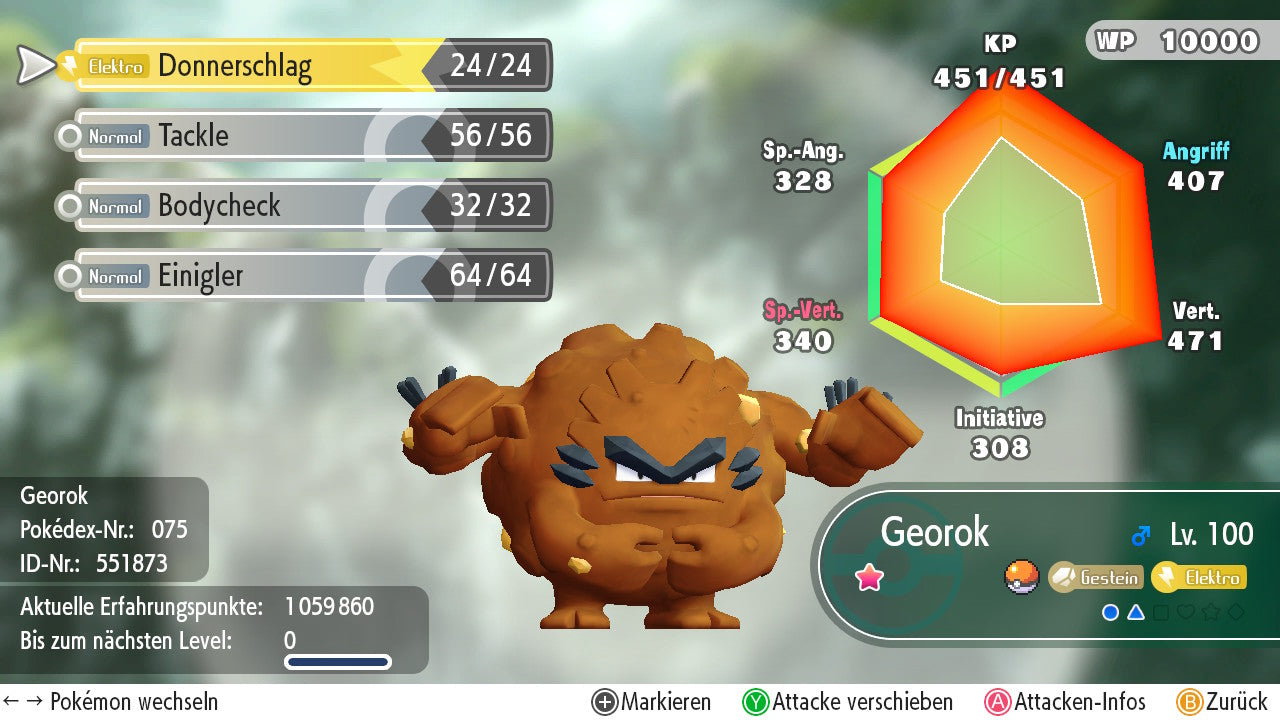Switch Pokémon via Pokémon wechseln
This screenshot has height=720, width=1280.
click(x=111, y=702)
